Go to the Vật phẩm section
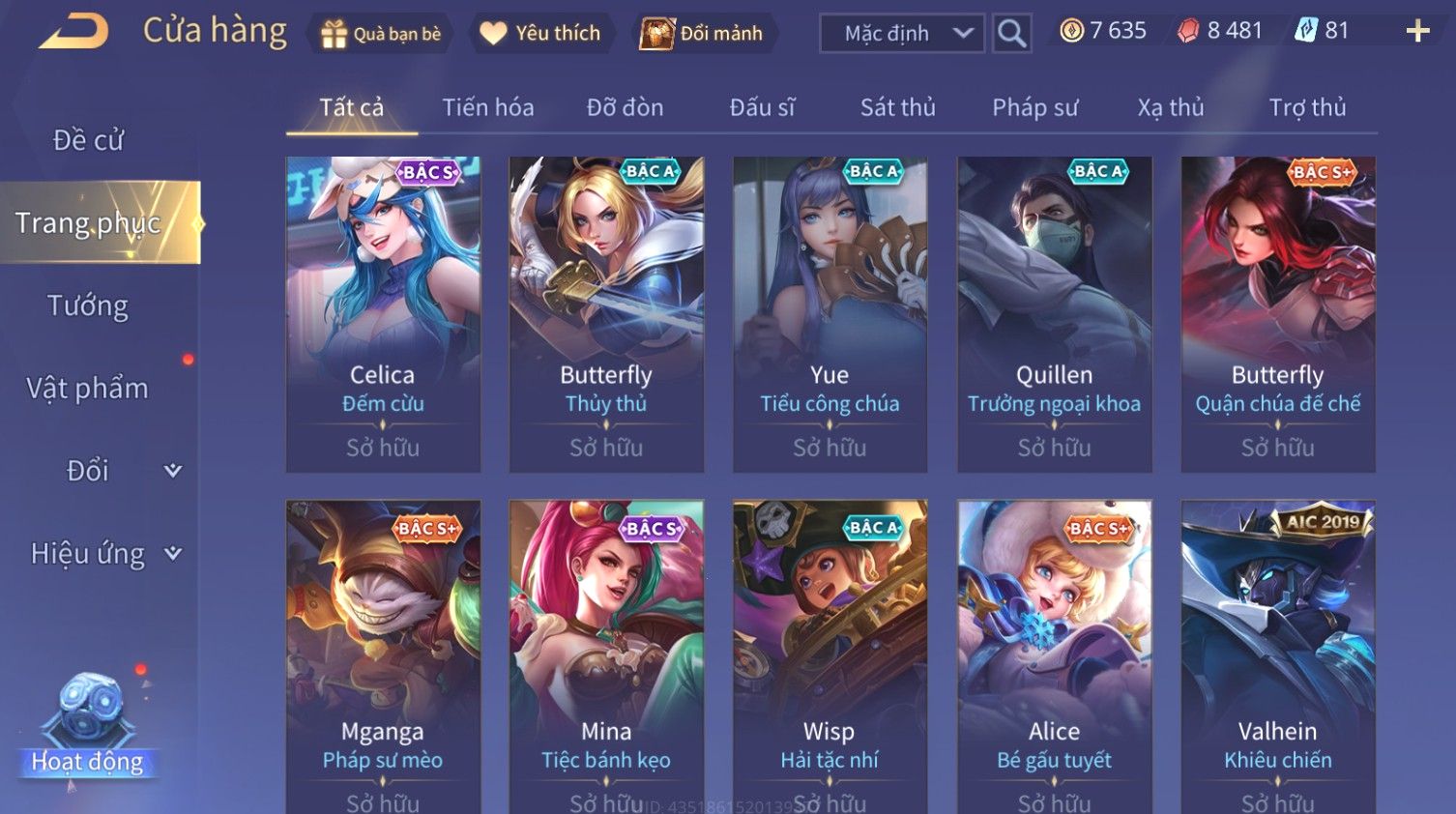Viewport: 1456px width, 814px height. point(88,389)
